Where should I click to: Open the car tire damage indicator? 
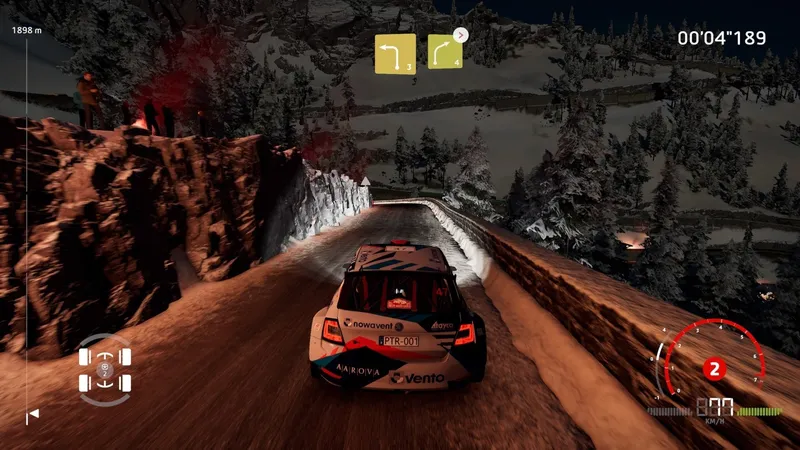pyautogui.click(x=107, y=369)
